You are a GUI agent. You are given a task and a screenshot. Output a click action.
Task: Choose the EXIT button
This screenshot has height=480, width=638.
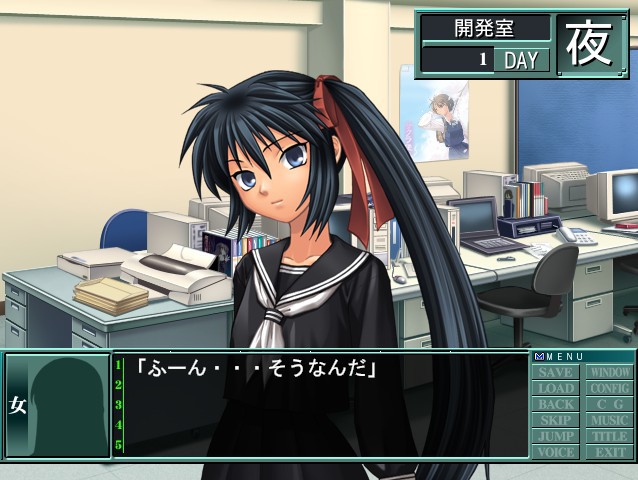(609, 452)
